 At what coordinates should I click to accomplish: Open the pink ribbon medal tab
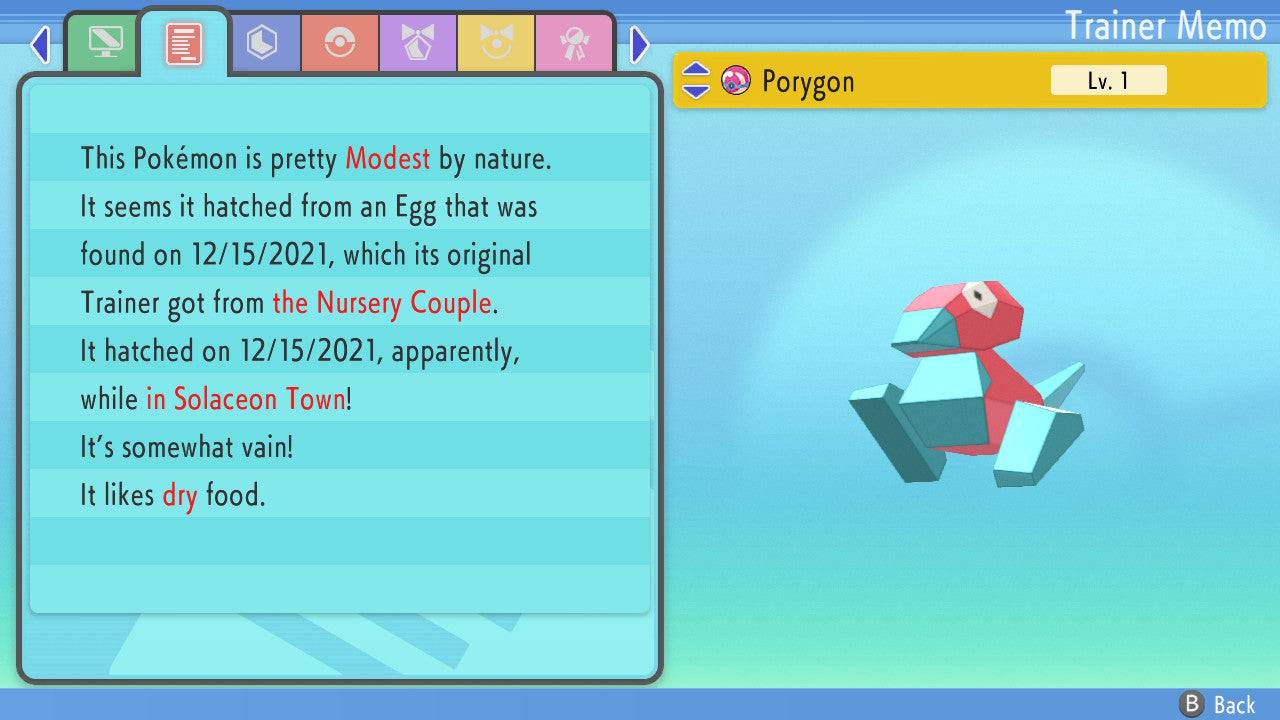point(573,44)
